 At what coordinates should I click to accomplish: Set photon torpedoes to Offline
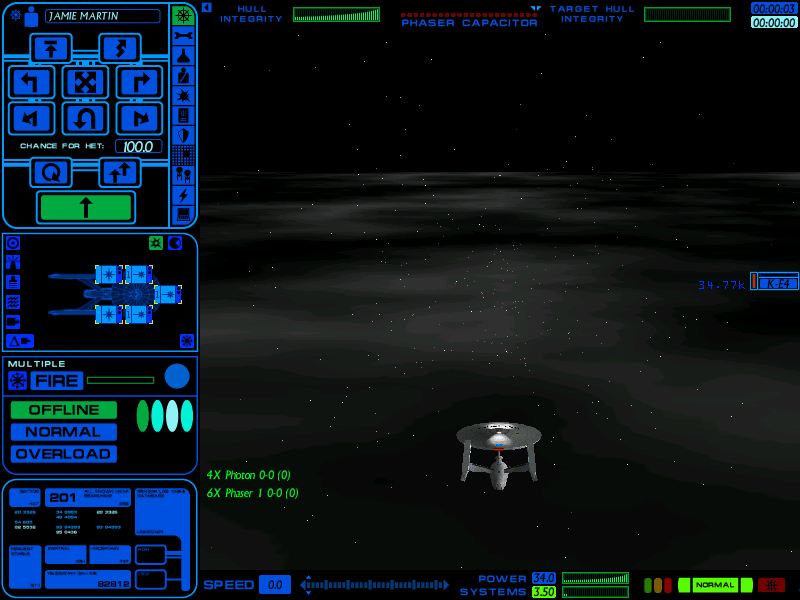click(x=64, y=410)
